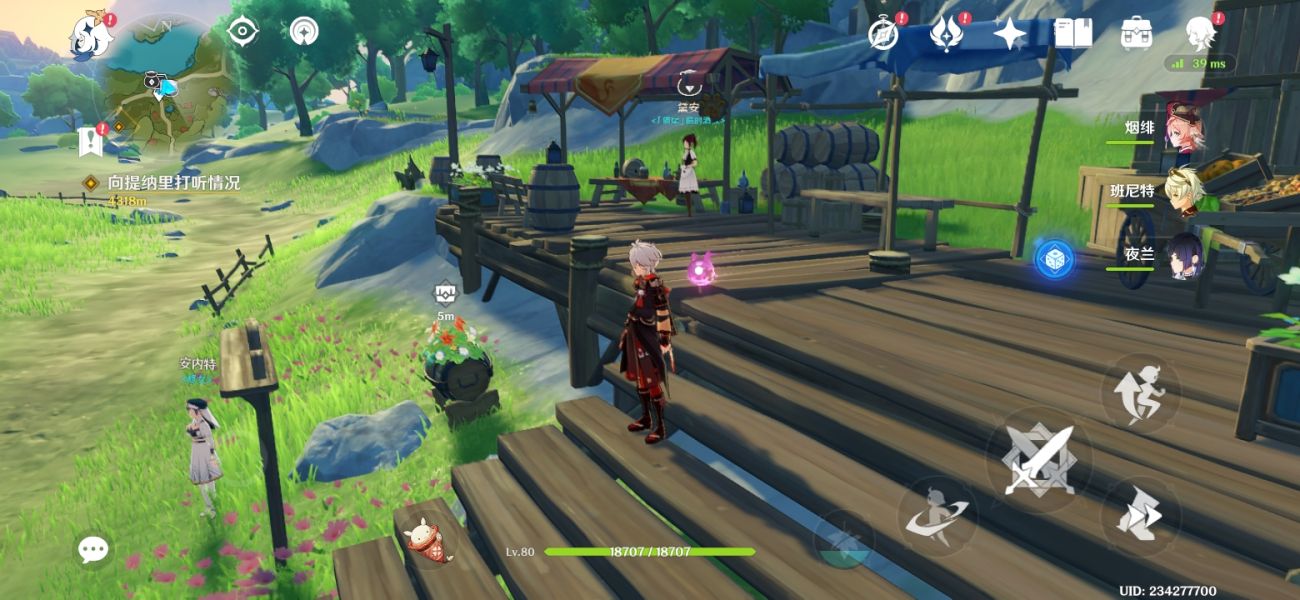The width and height of the screenshot is (1300, 600).
Task: Open the compass events icon
Action: (883, 34)
